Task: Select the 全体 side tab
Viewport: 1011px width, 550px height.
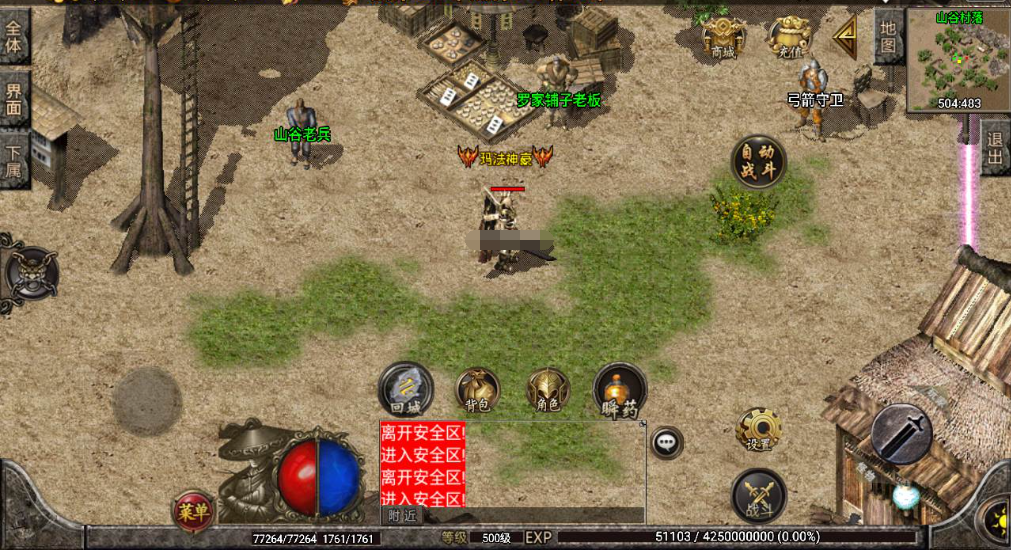Action: pos(14,36)
